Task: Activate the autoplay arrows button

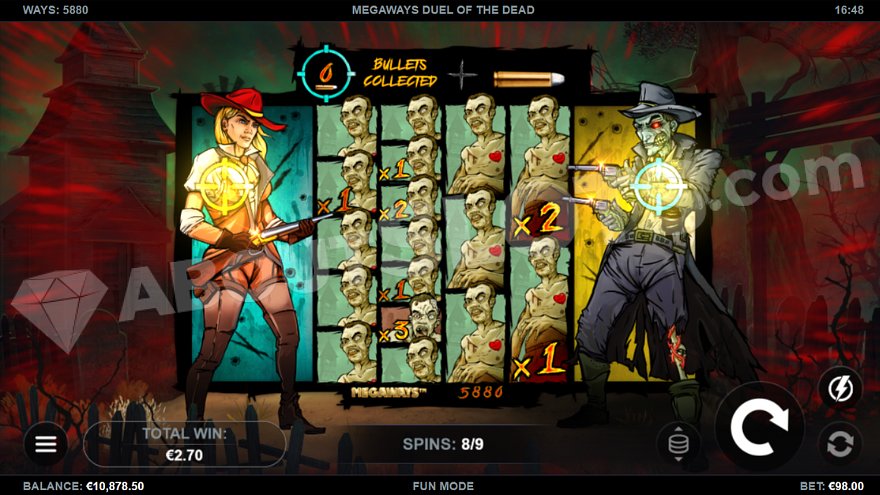Action: (x=840, y=444)
